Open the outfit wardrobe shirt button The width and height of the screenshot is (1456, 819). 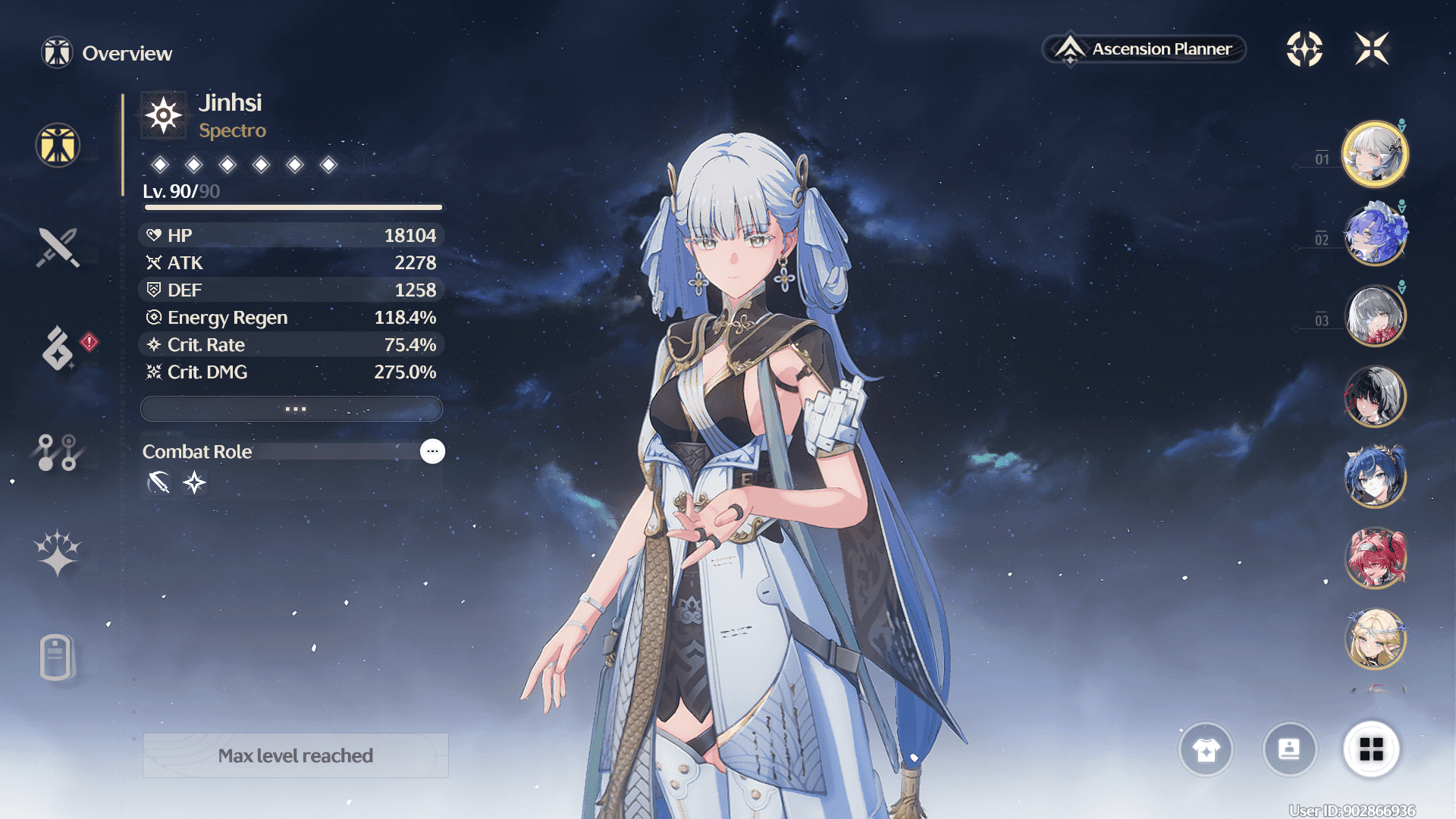point(1206,750)
